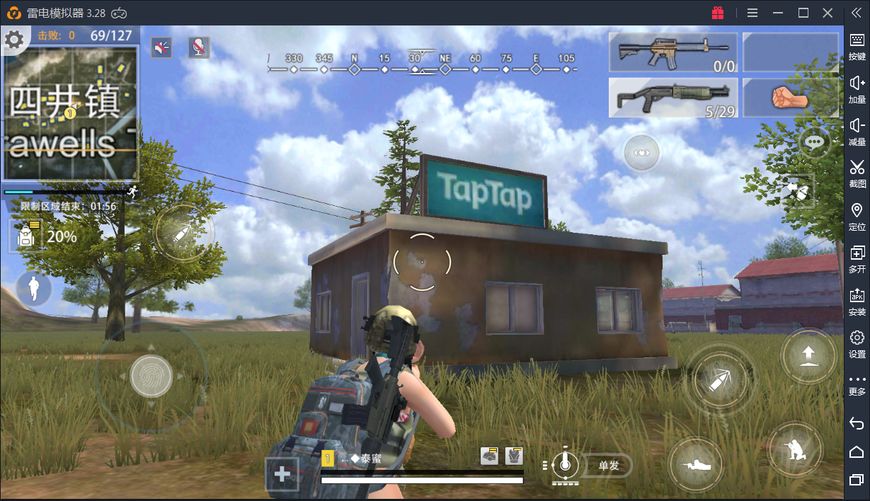Viewport: 870px width, 501px height.
Task: Choose the fist melee slot
Action: [789, 98]
